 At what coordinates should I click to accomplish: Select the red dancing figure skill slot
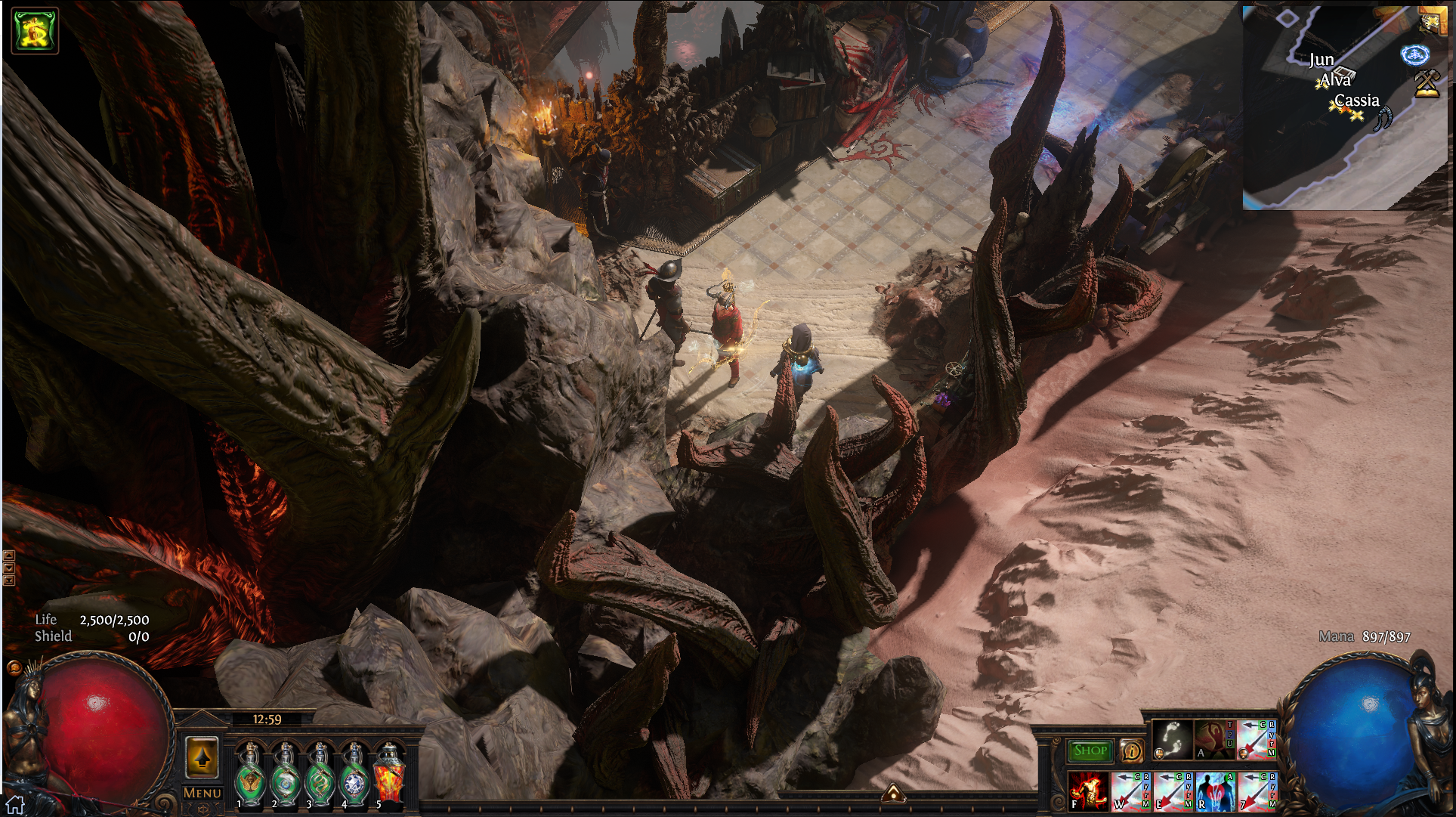coord(1213,739)
